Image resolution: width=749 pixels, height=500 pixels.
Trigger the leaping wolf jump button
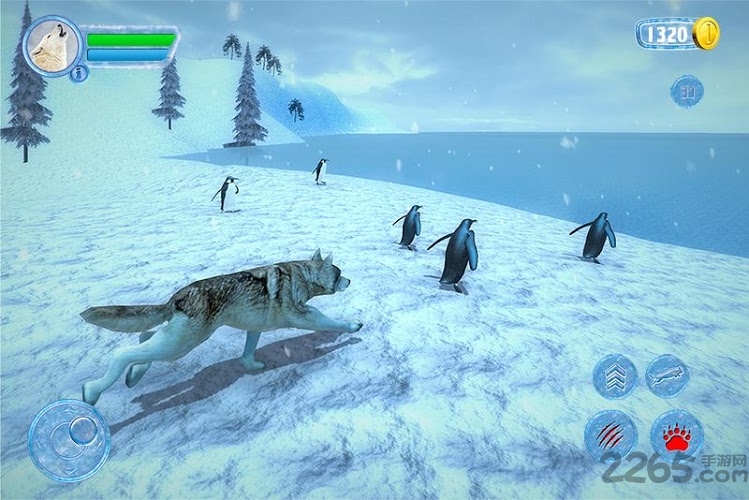point(667,375)
